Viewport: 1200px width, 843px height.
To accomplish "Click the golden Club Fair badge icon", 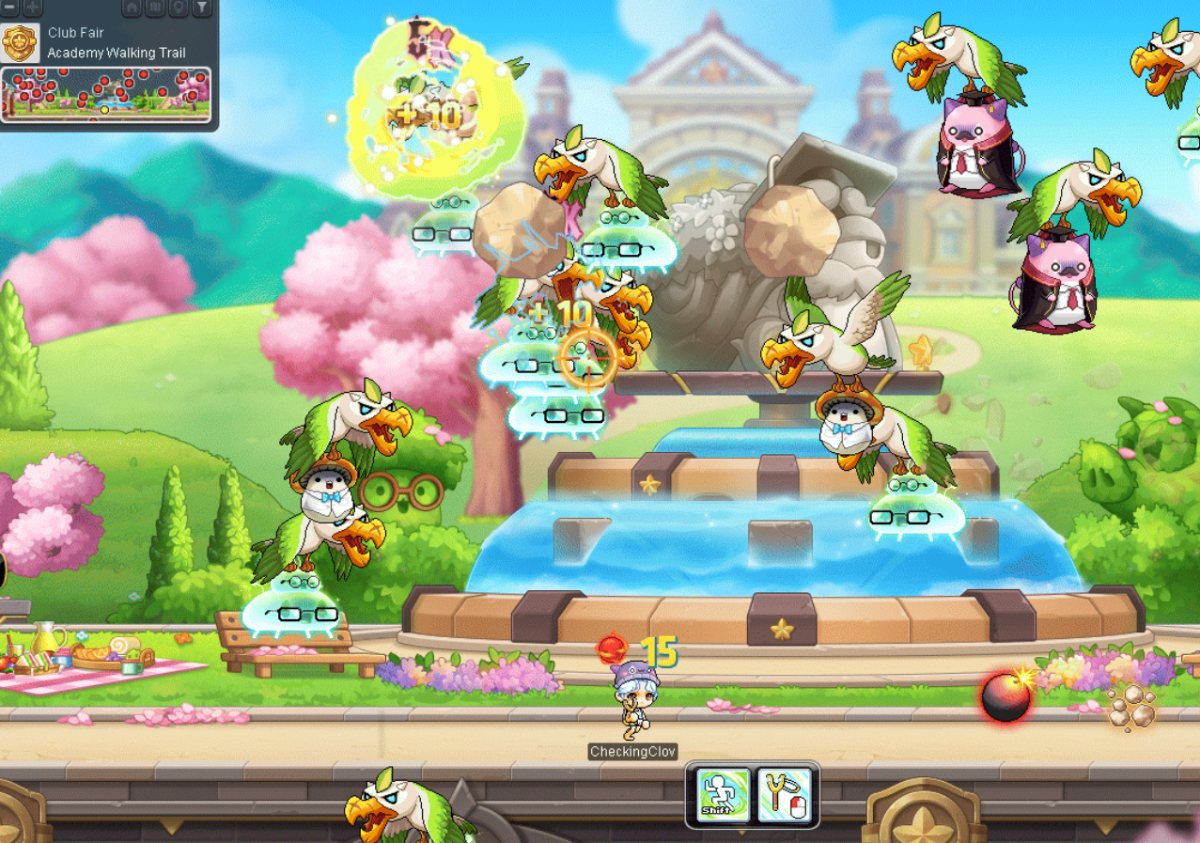I will pos(20,43).
